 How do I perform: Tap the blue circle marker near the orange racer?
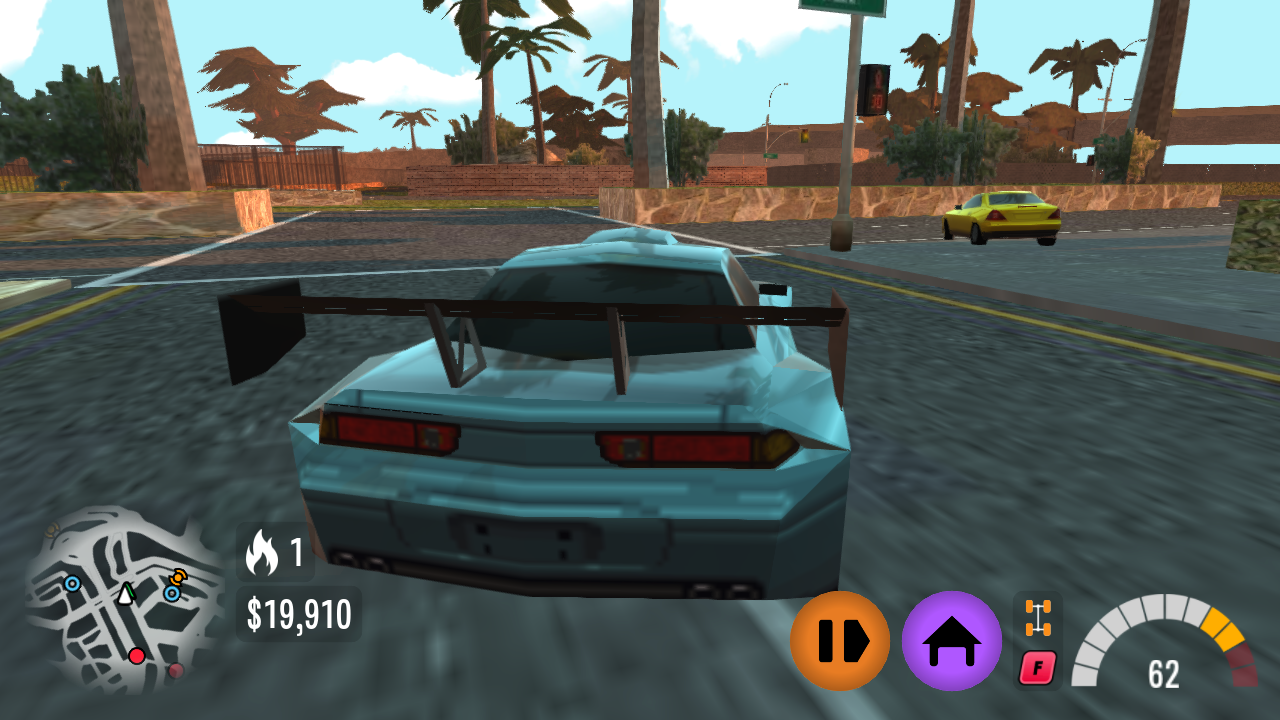[172, 593]
